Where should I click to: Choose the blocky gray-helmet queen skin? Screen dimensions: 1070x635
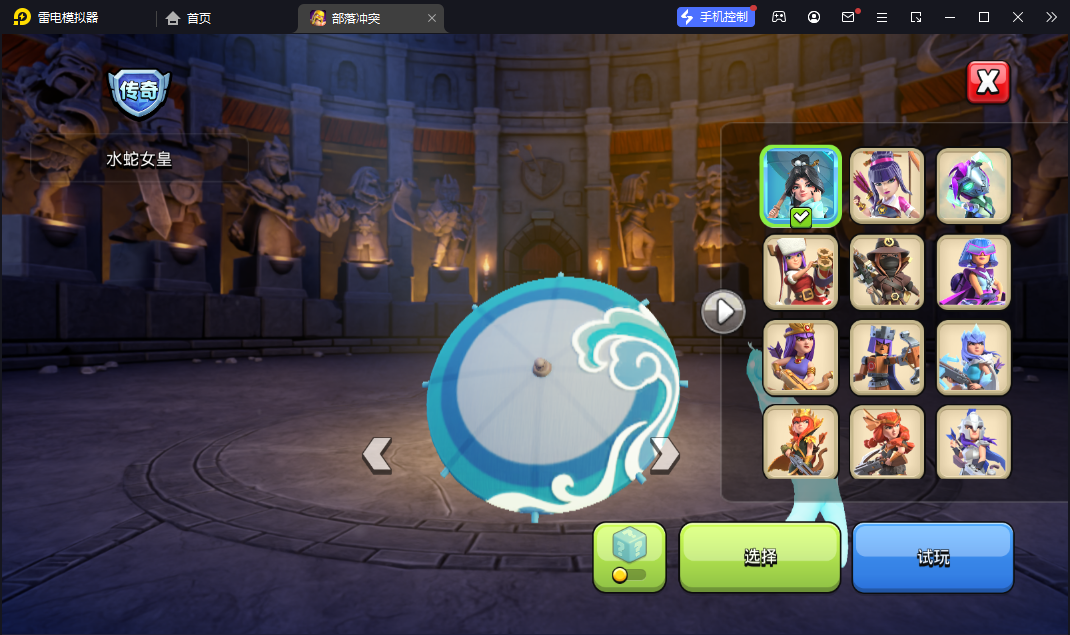(x=887, y=357)
